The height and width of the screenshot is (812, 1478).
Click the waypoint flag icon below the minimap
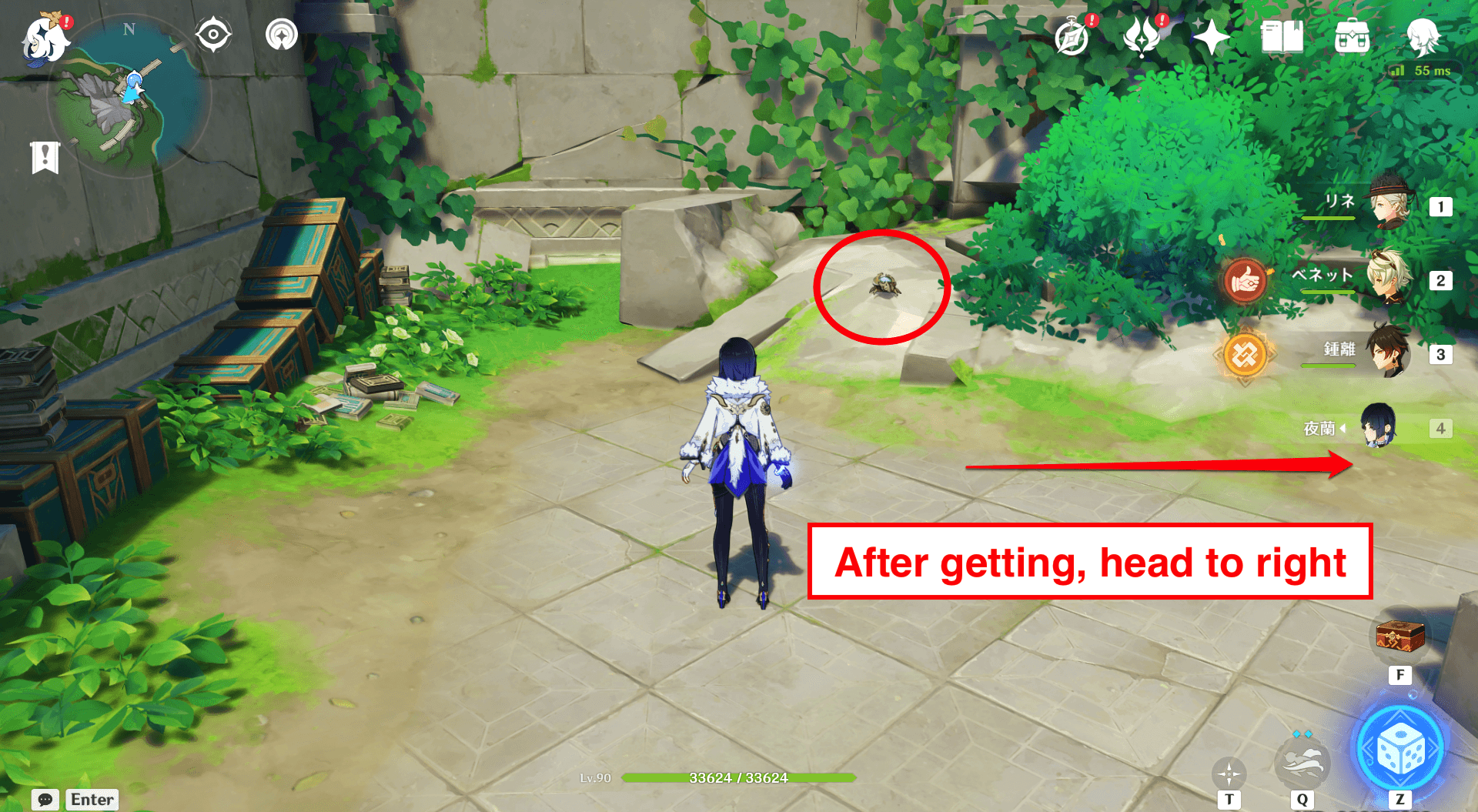[x=44, y=158]
